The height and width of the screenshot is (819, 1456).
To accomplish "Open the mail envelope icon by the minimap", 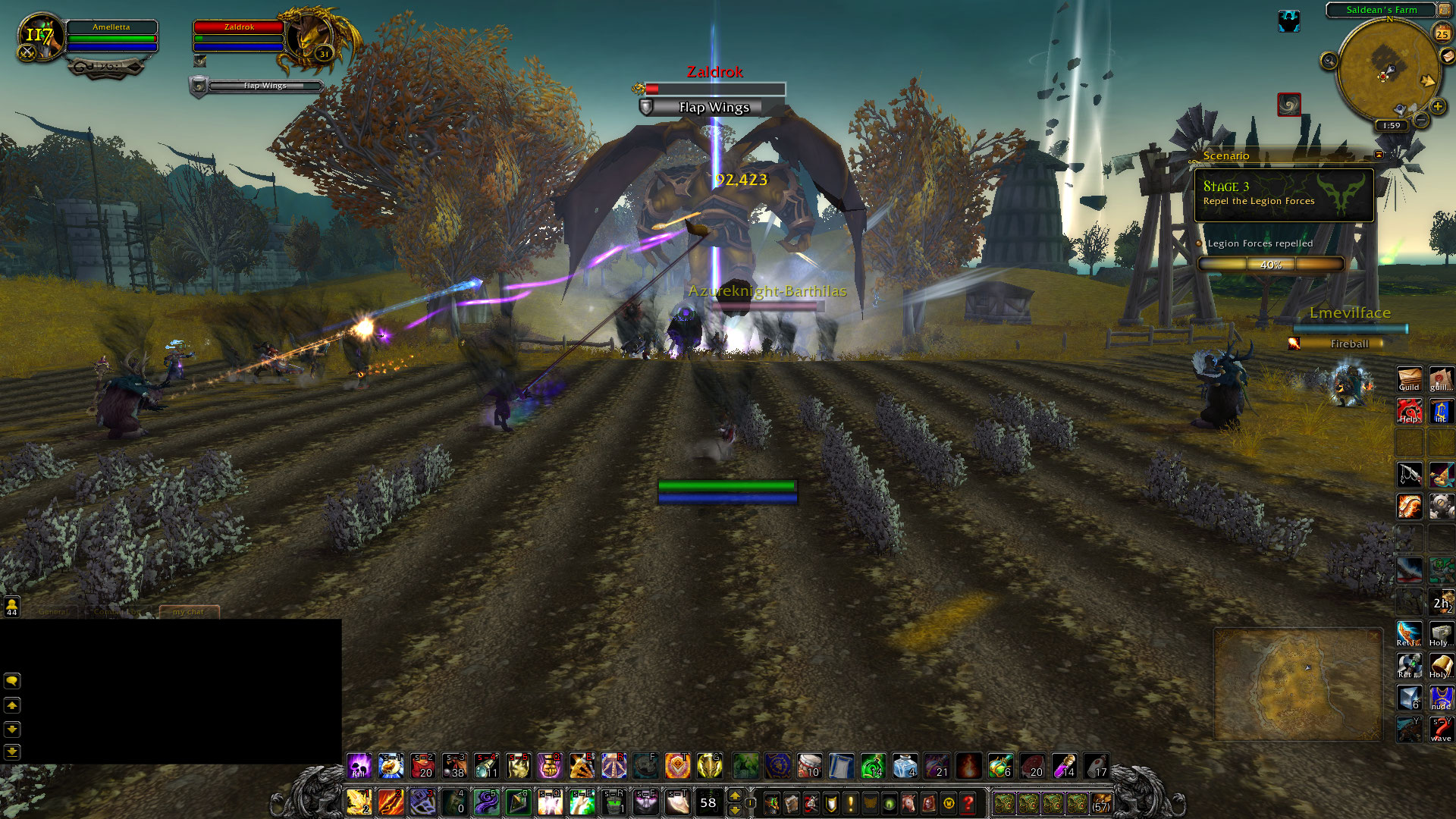I will tap(1448, 56).
